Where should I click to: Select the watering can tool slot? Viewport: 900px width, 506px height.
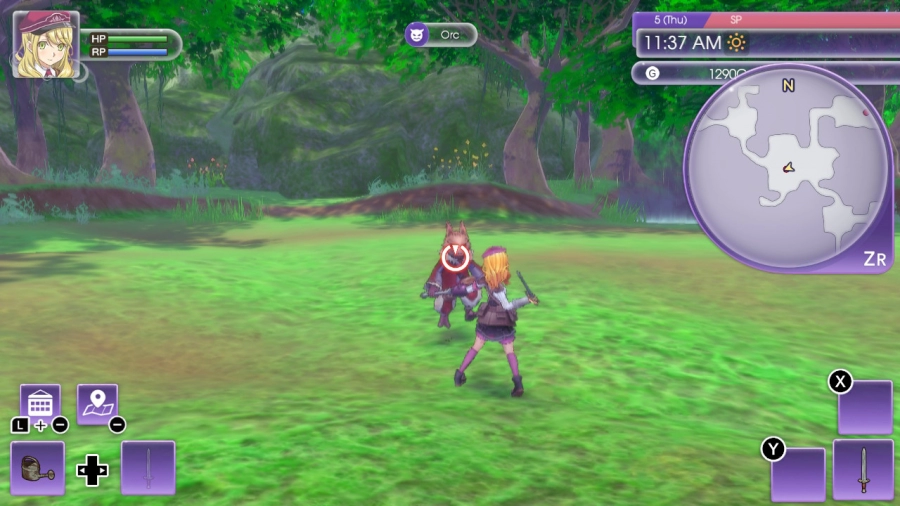click(x=38, y=468)
